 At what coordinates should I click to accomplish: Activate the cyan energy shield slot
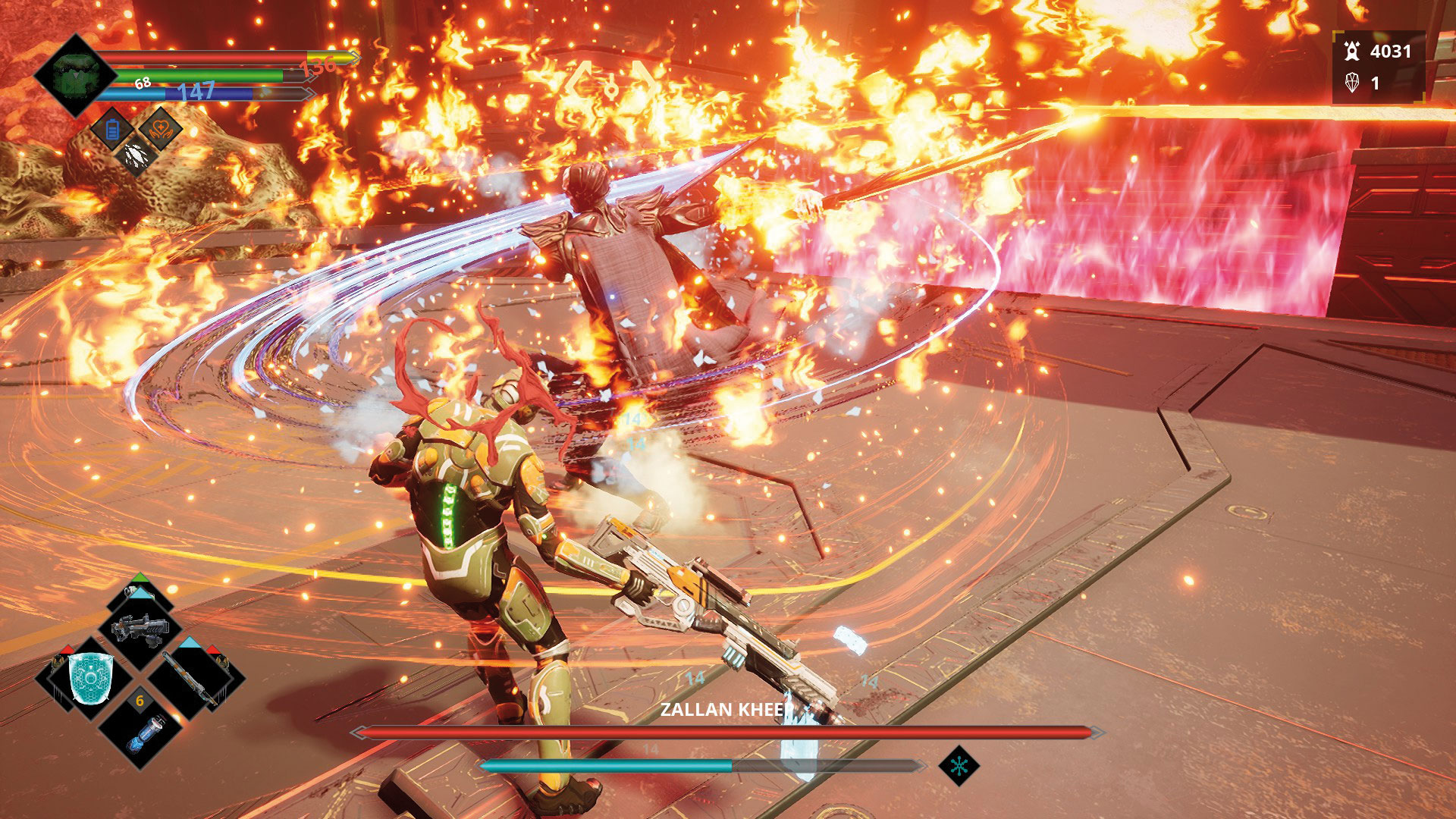pos(91,677)
